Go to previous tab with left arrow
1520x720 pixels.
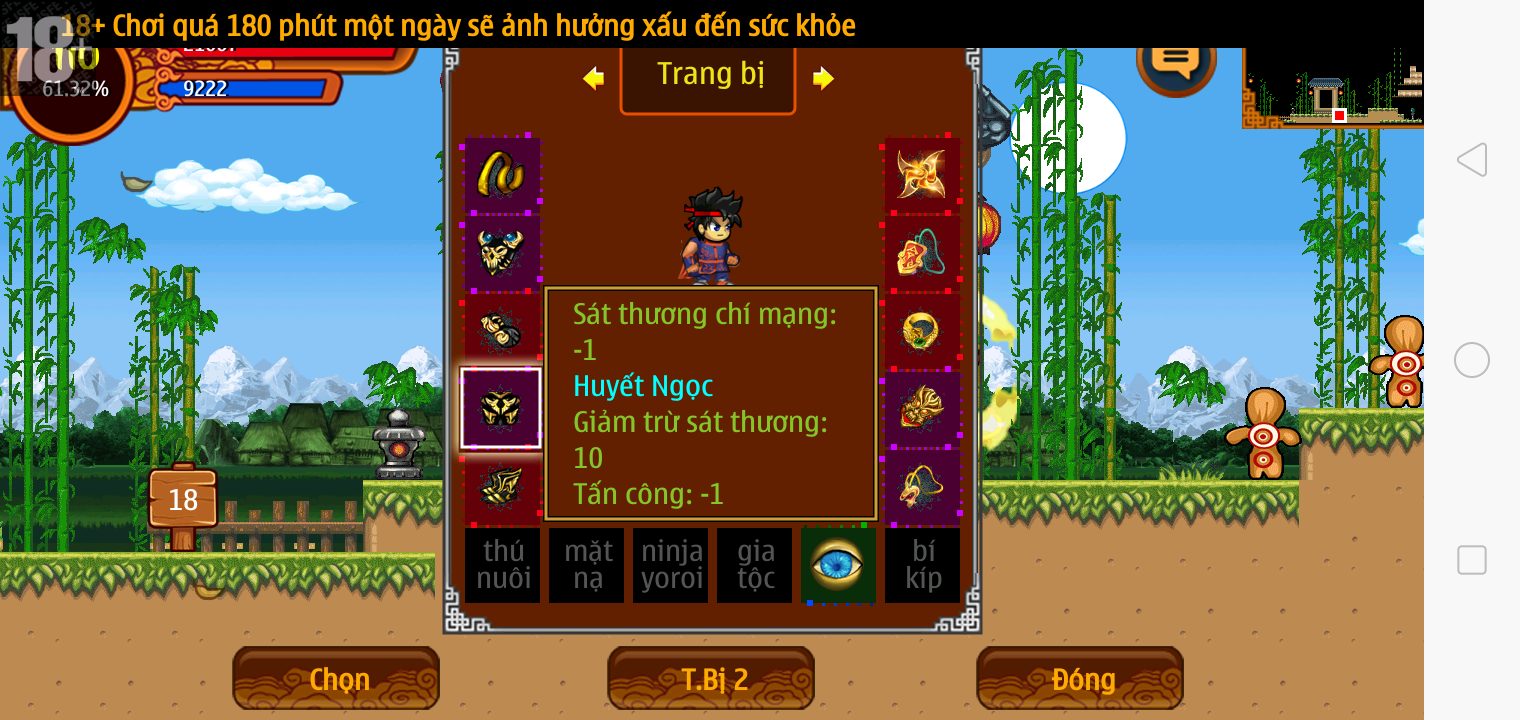click(594, 78)
